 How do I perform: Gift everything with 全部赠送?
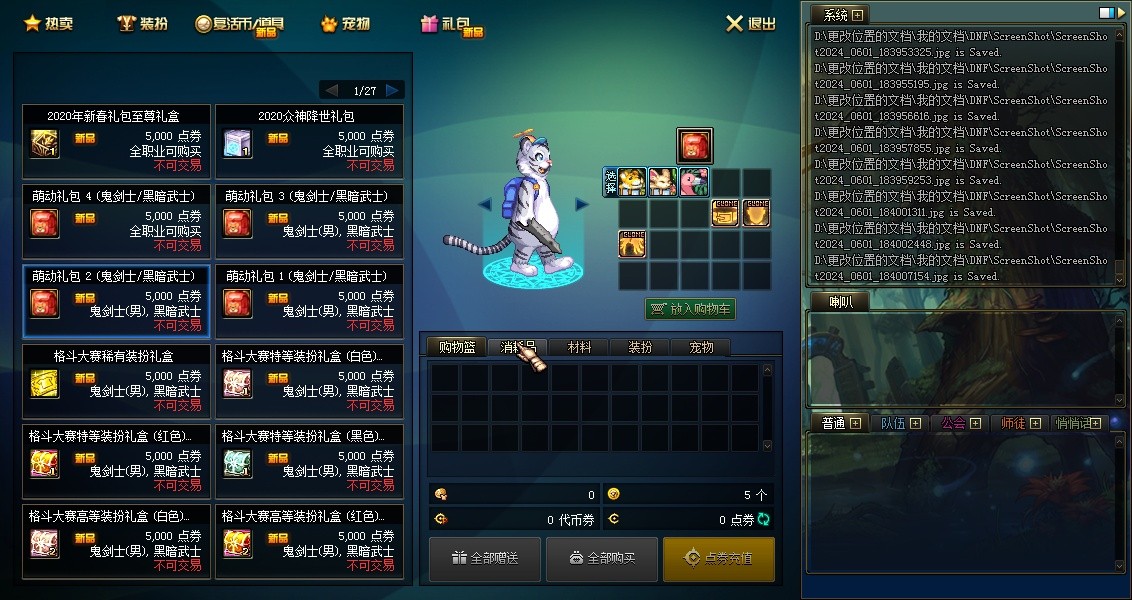pyautogui.click(x=485, y=558)
